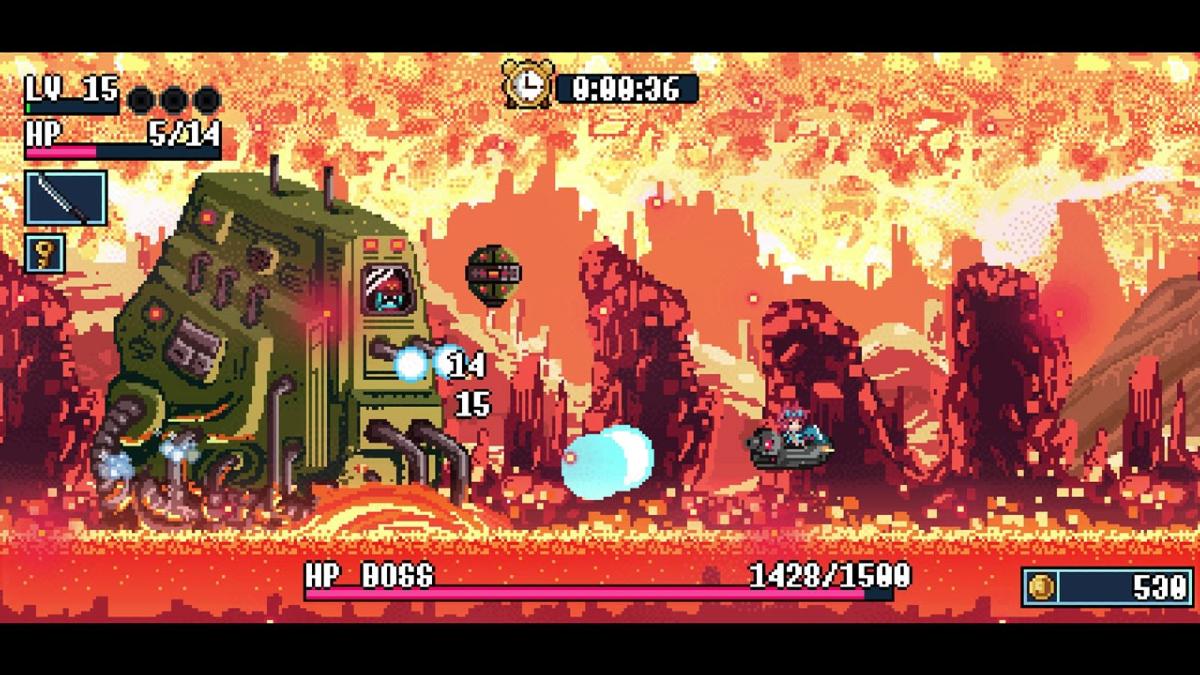1200x675 pixels.
Task: Click the golden key item icon
Action: tap(44, 253)
